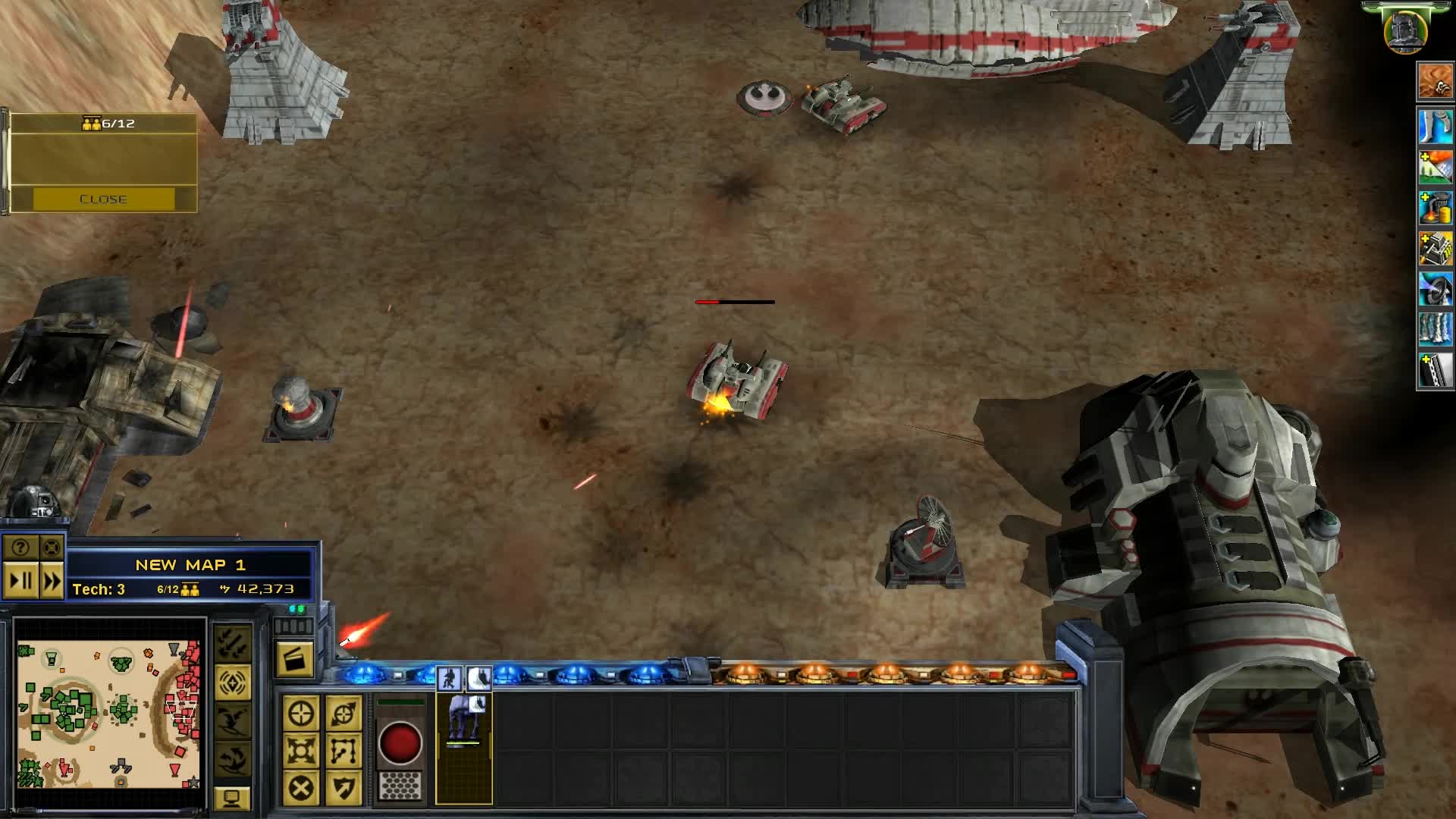The width and height of the screenshot is (1456, 819).
Task: Select the waypoint path command icon
Action: click(x=344, y=752)
